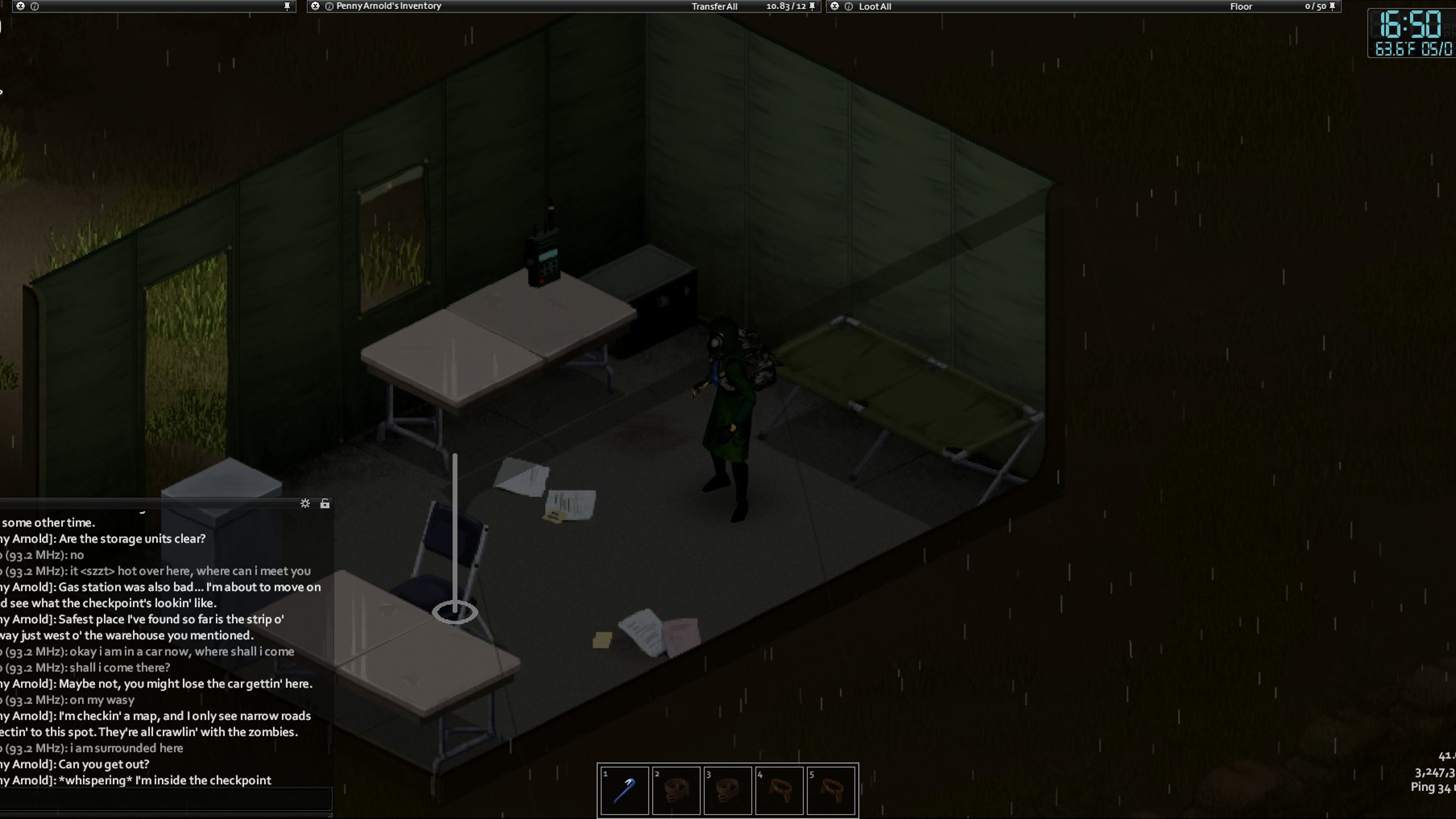This screenshot has width=1456, height=819.
Task: Open chat settings with the gear icon
Action: 305,504
